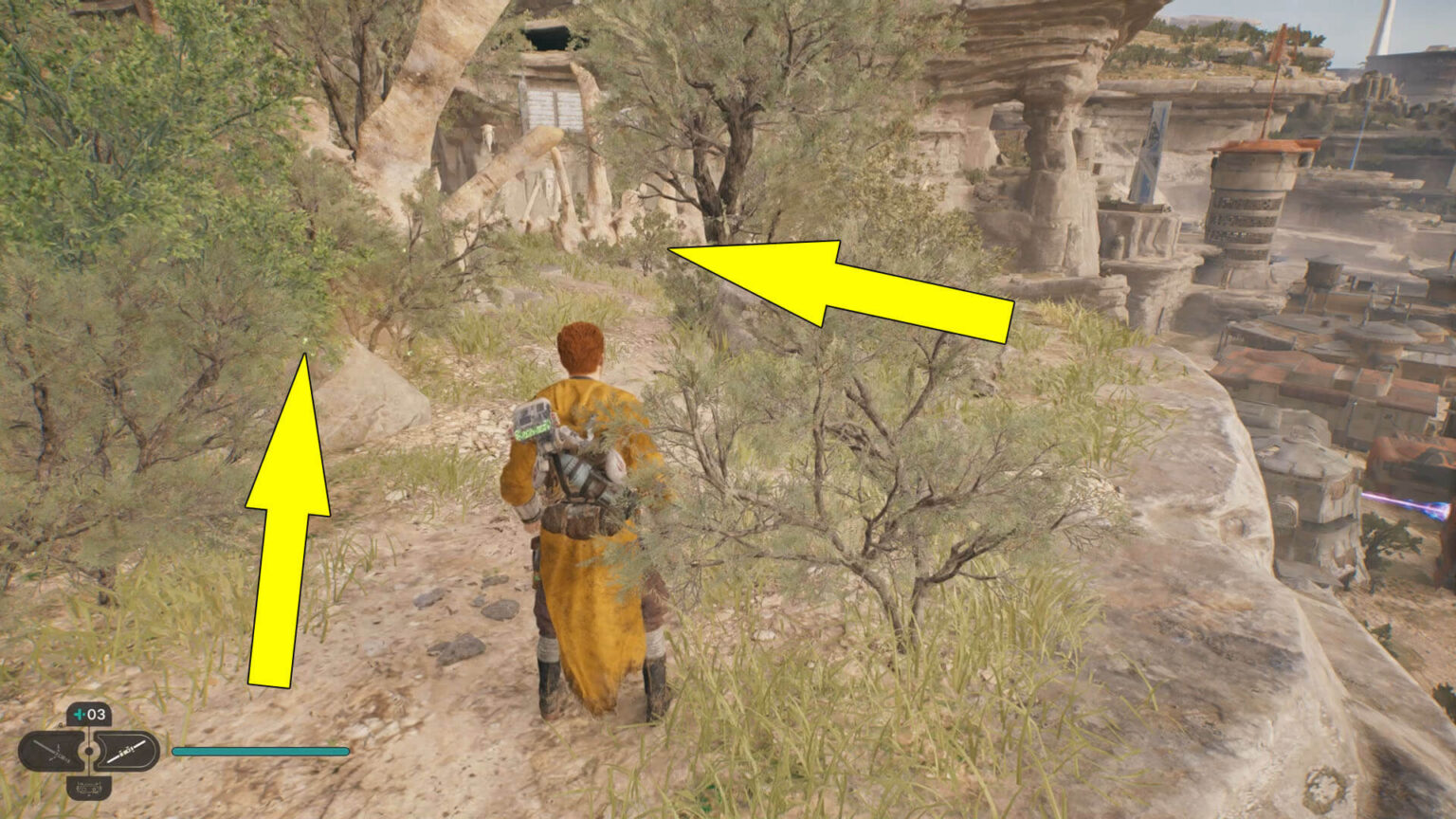Click the teal health bar at bottom left
The width and height of the screenshot is (1456, 819).
[x=260, y=750]
